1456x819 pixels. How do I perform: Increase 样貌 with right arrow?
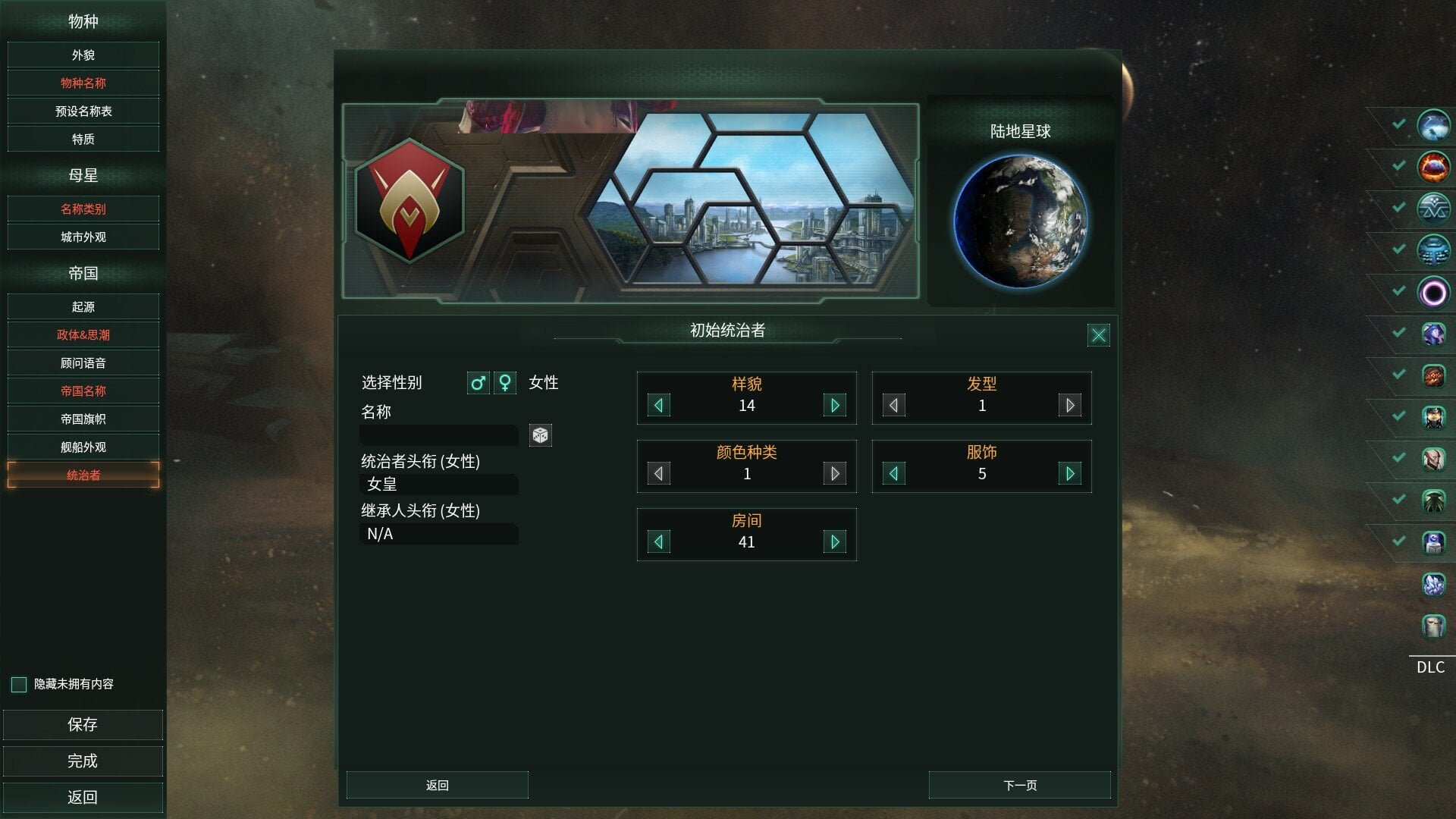[x=835, y=405]
